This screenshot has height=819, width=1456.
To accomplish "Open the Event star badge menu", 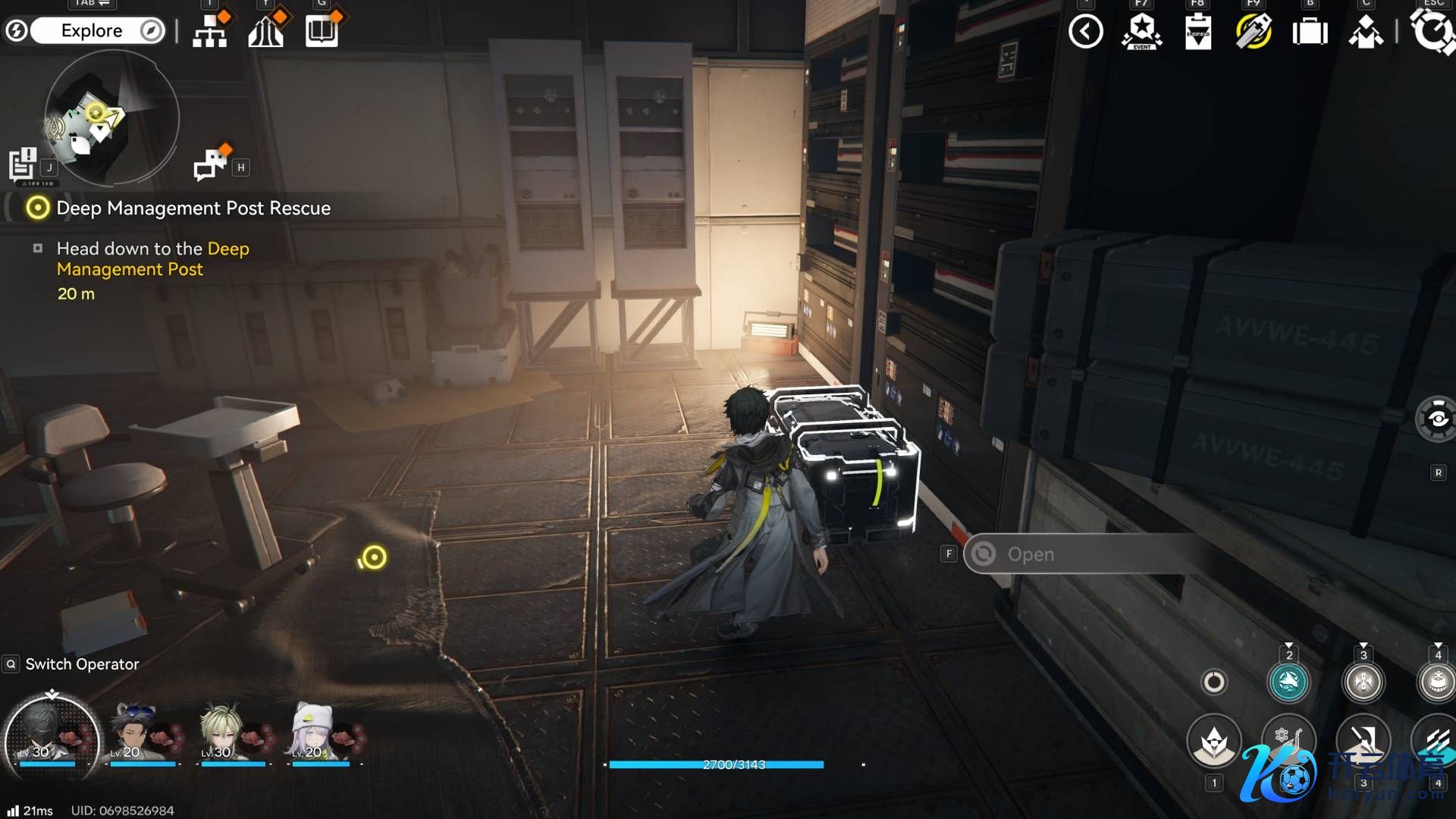I will tap(1141, 32).
